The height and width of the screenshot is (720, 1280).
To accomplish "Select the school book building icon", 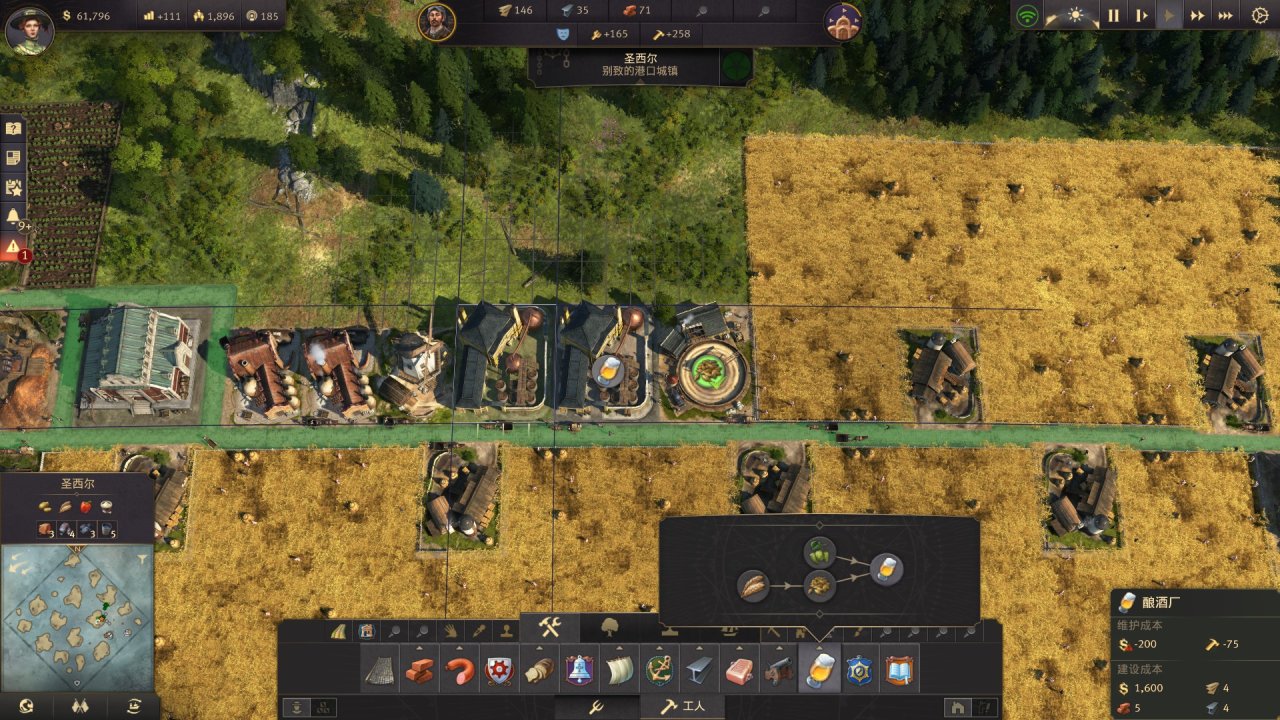I will coord(899,671).
